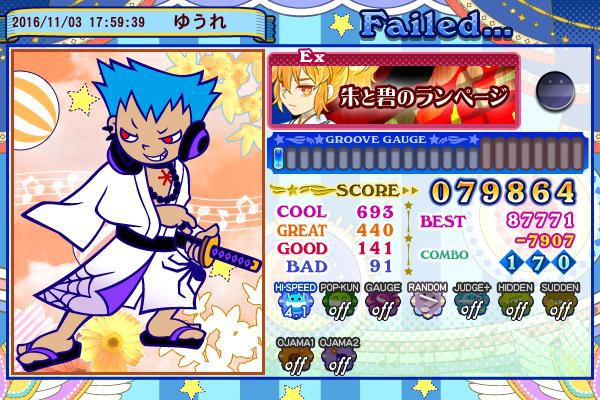Toggle the POP-KUN option icon
This screenshot has width=600, height=400.
click(339, 304)
